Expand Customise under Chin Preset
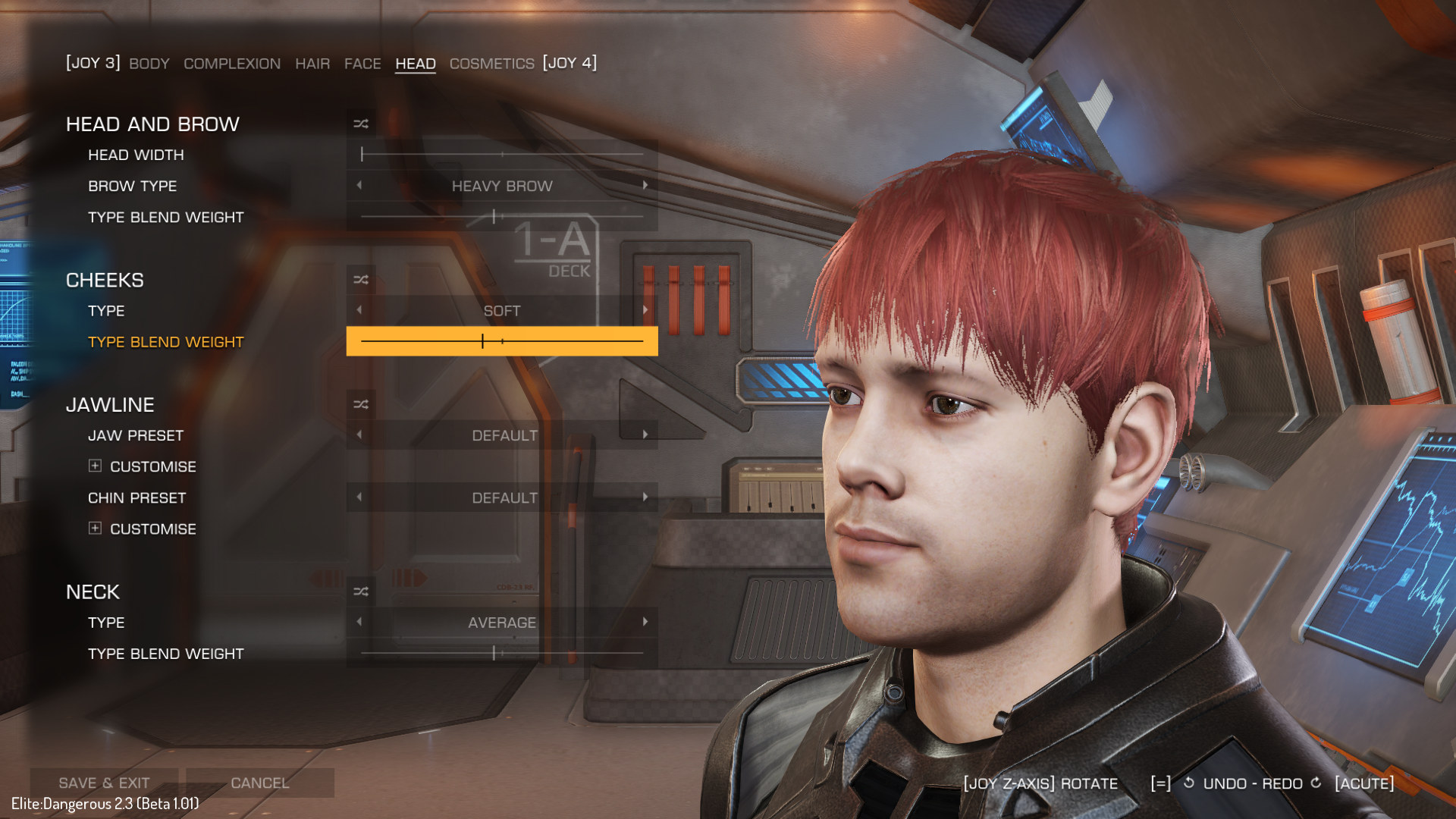Image resolution: width=1456 pixels, height=819 pixels. [x=95, y=528]
